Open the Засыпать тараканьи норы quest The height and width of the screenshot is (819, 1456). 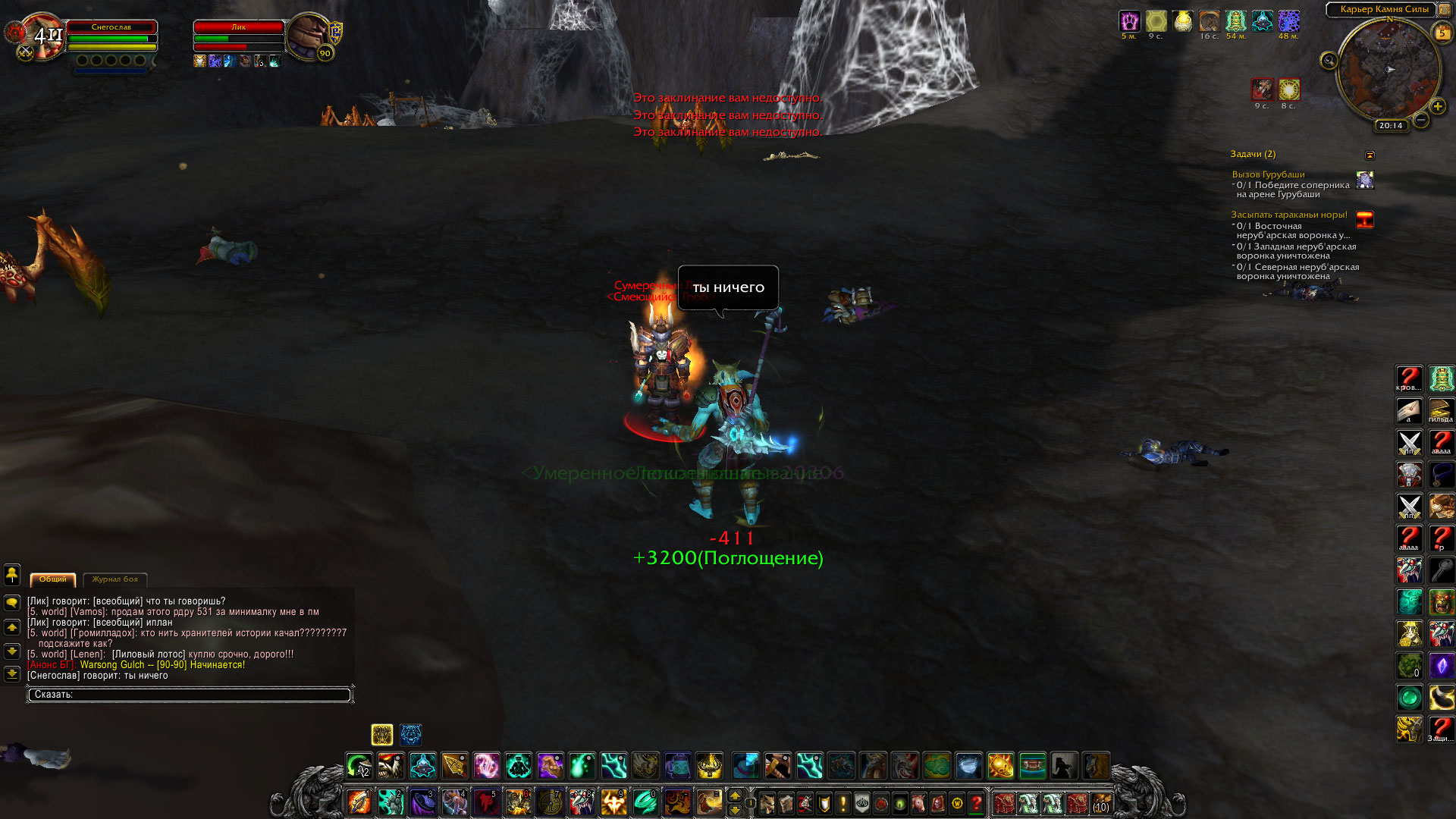pos(1288,215)
